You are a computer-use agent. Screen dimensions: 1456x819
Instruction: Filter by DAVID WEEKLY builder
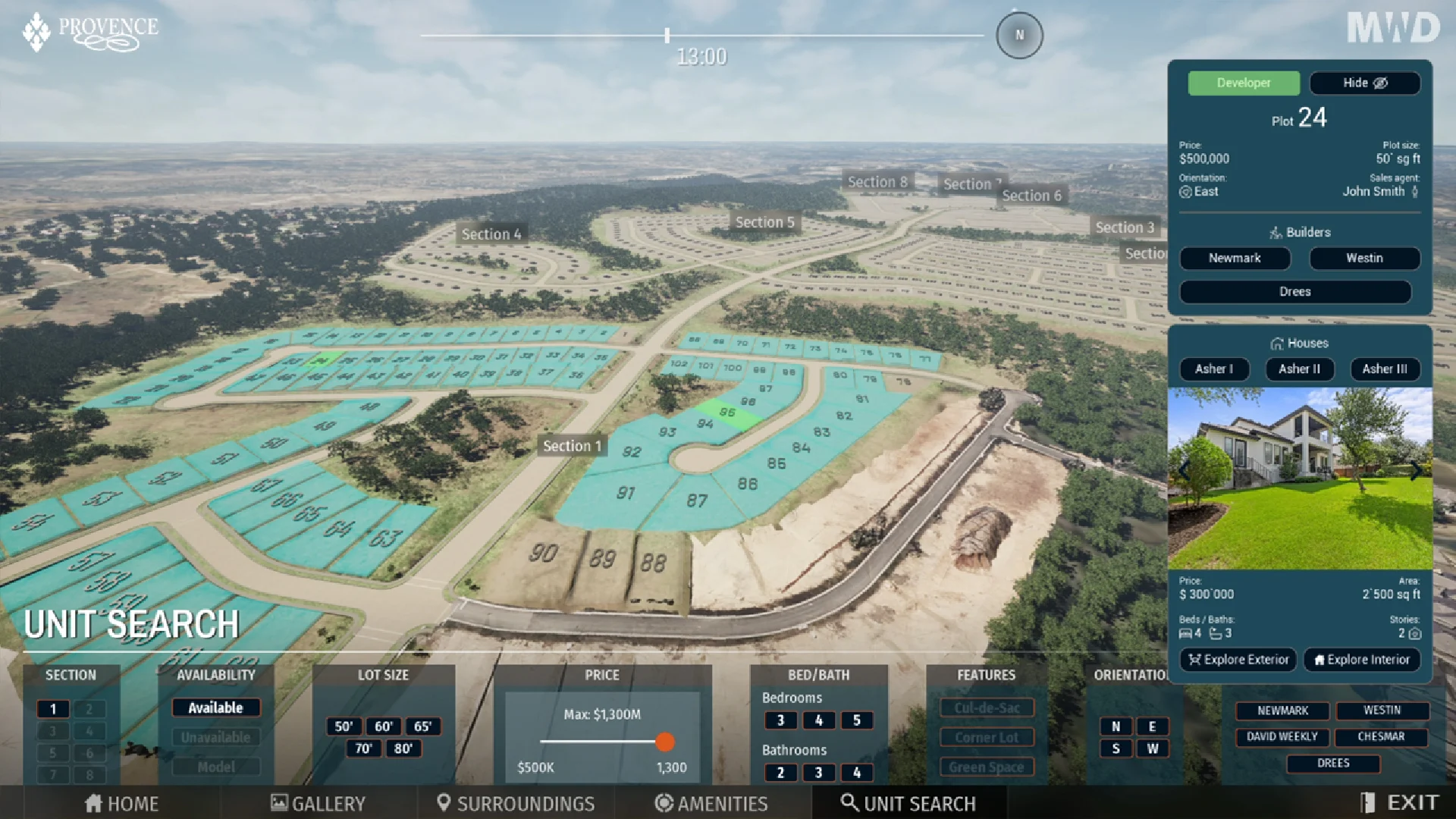point(1282,736)
